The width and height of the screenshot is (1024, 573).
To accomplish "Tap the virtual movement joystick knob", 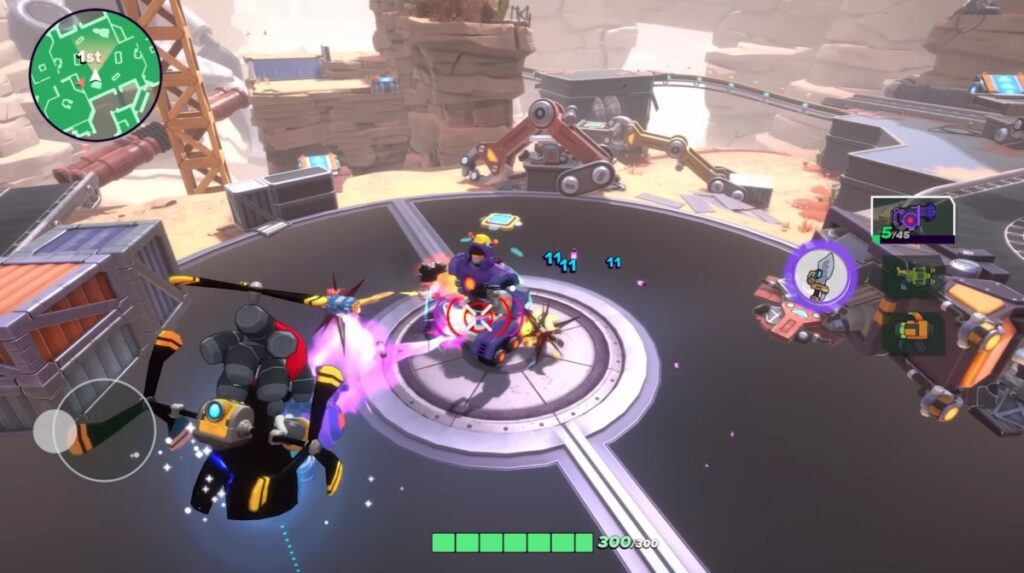I will [x=55, y=430].
